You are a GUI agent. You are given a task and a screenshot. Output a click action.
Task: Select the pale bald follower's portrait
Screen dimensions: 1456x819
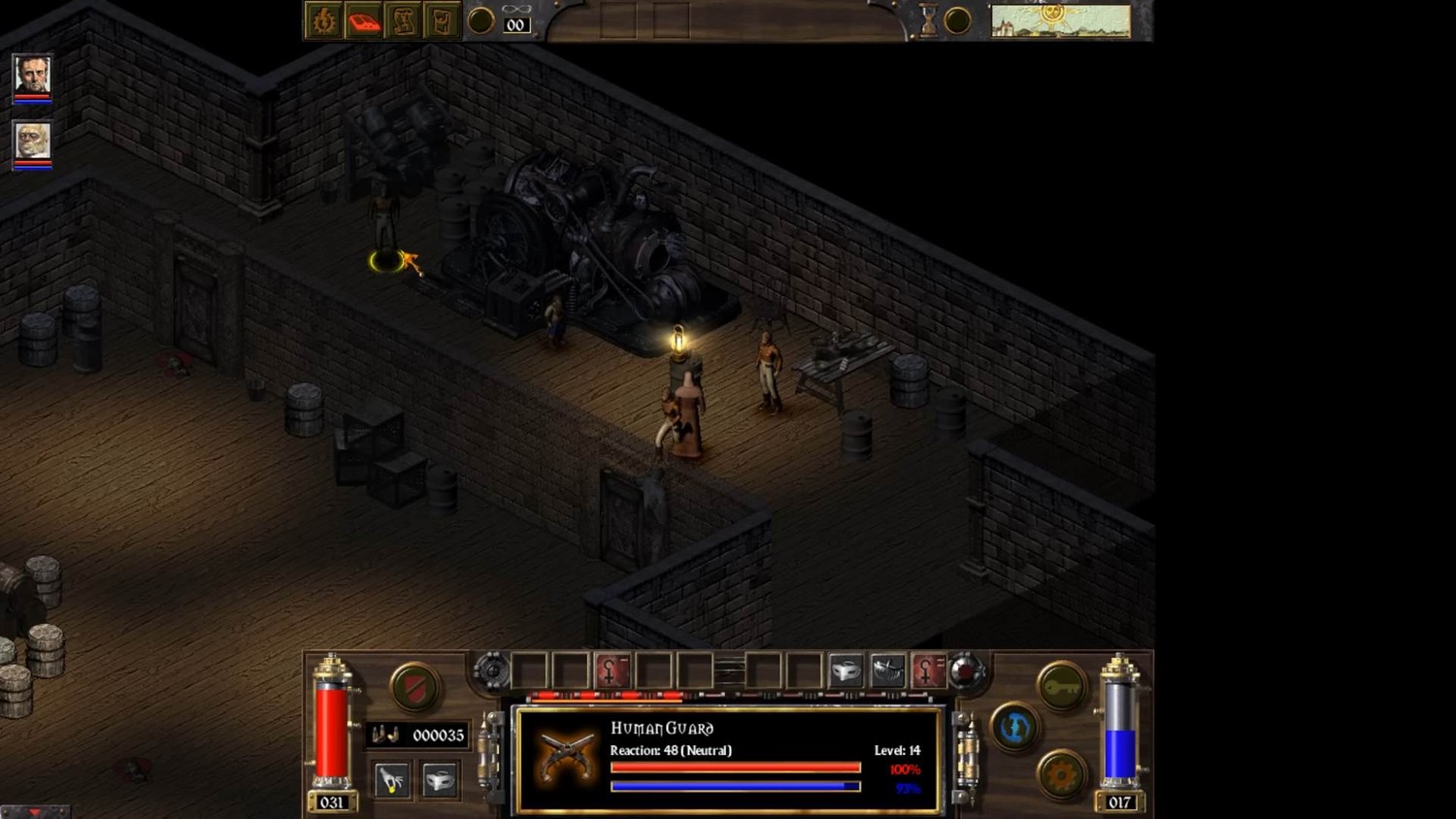click(32, 142)
